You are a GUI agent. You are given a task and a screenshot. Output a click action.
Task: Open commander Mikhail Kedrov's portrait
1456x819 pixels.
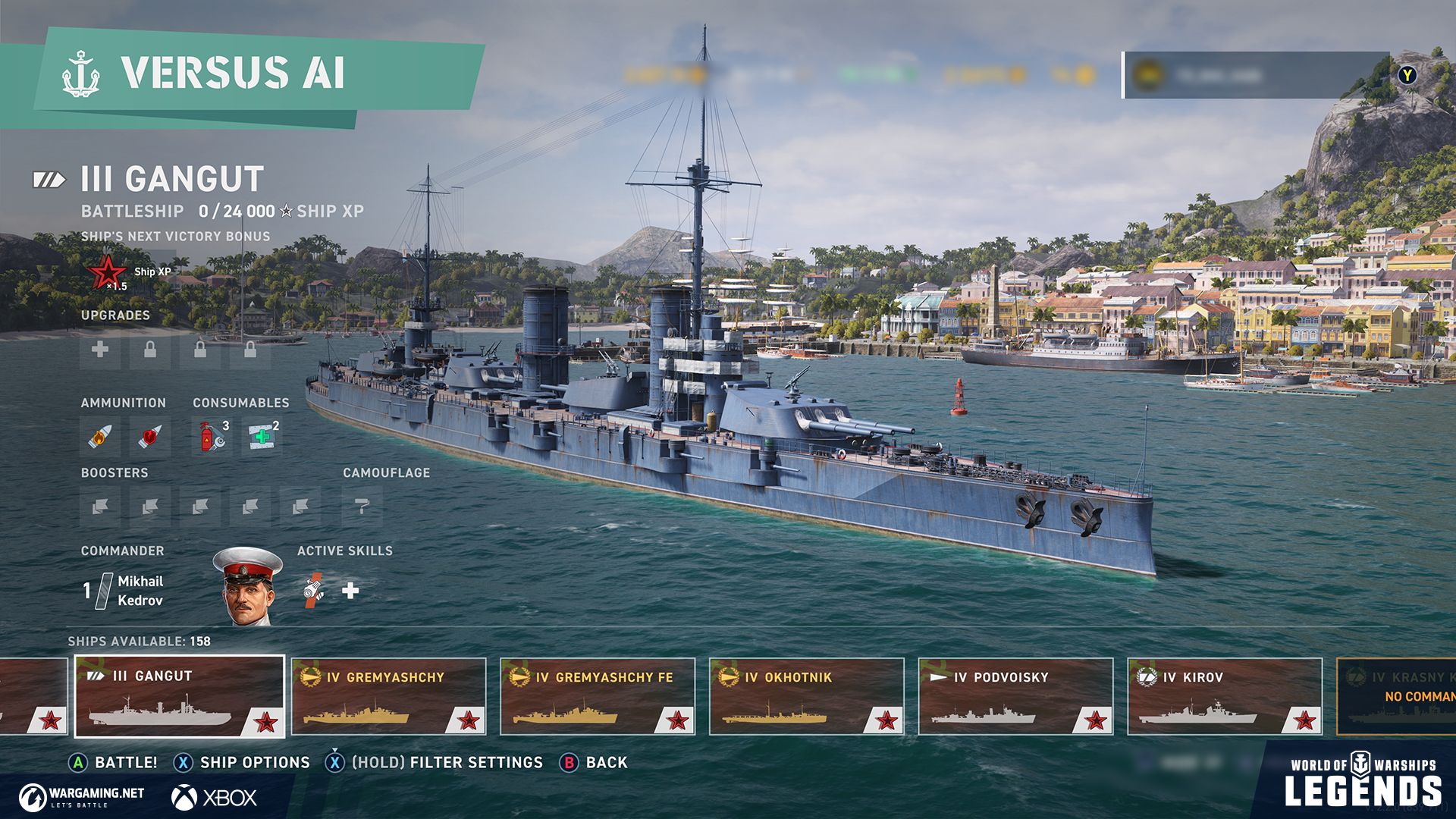[x=248, y=588]
